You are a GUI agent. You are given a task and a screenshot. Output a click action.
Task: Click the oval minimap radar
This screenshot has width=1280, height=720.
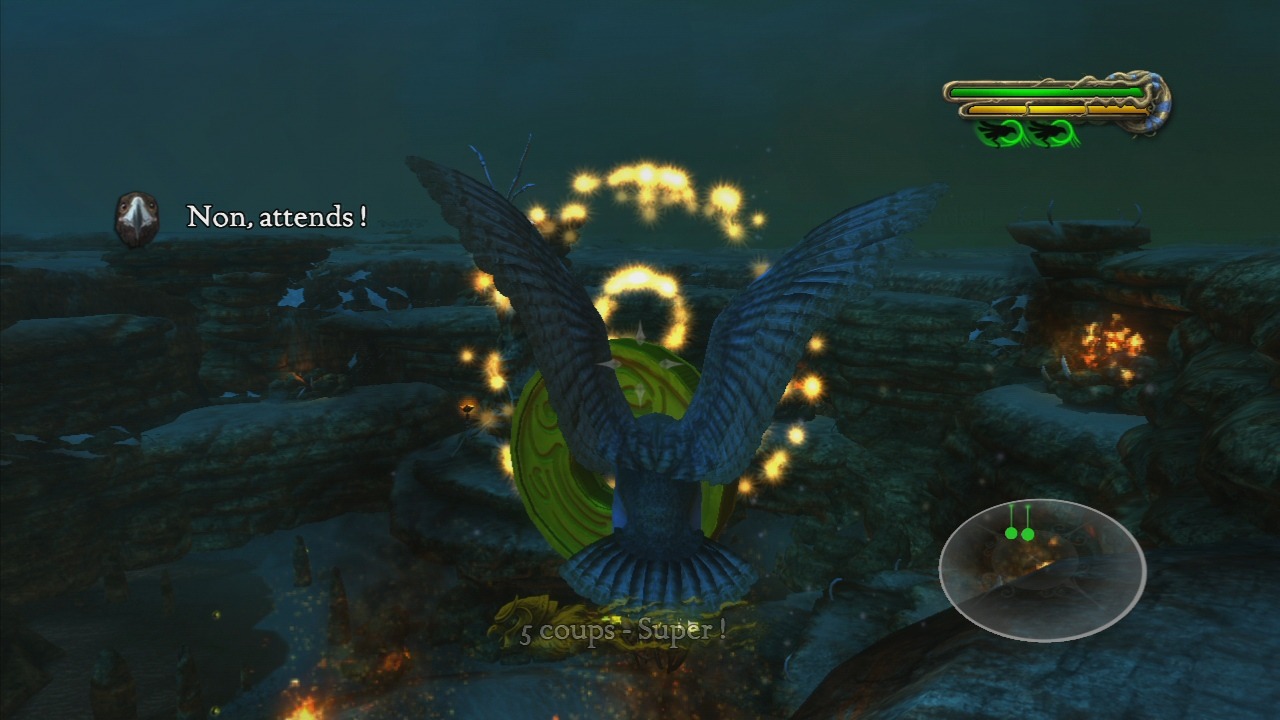pyautogui.click(x=1042, y=569)
